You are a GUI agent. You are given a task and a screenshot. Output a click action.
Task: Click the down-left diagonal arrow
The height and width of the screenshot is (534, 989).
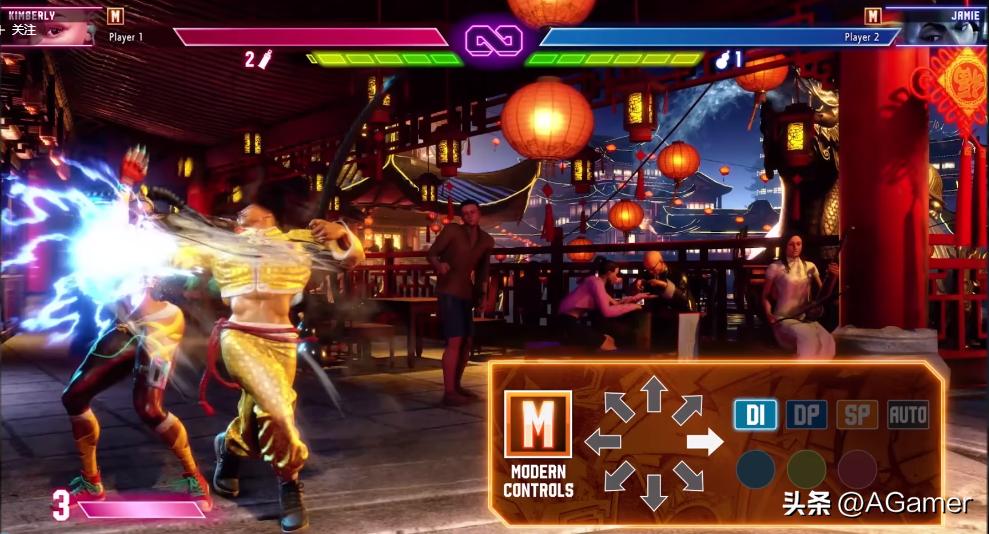point(618,476)
